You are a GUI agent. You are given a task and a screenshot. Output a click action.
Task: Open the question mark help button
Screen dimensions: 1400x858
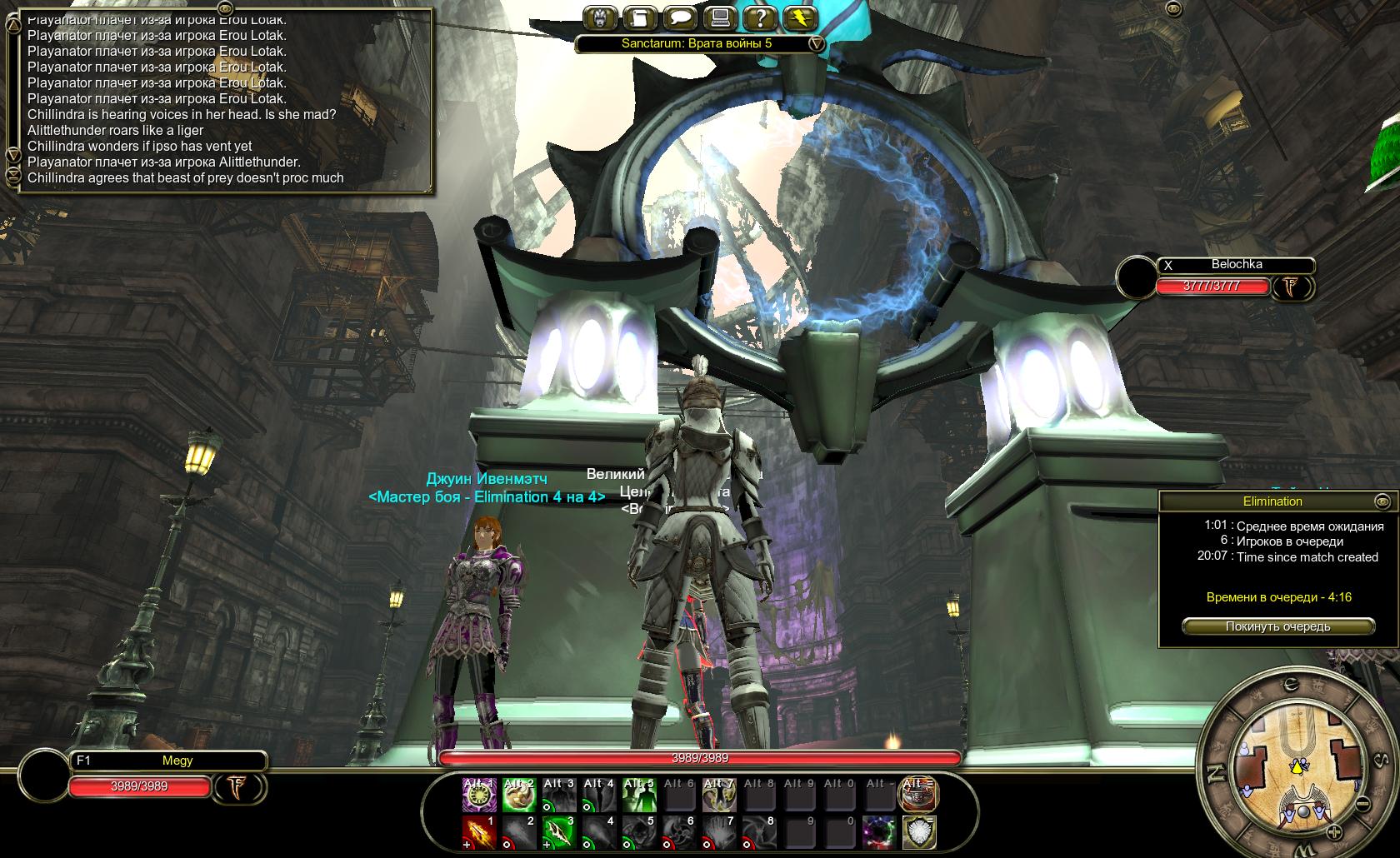[x=758, y=18]
